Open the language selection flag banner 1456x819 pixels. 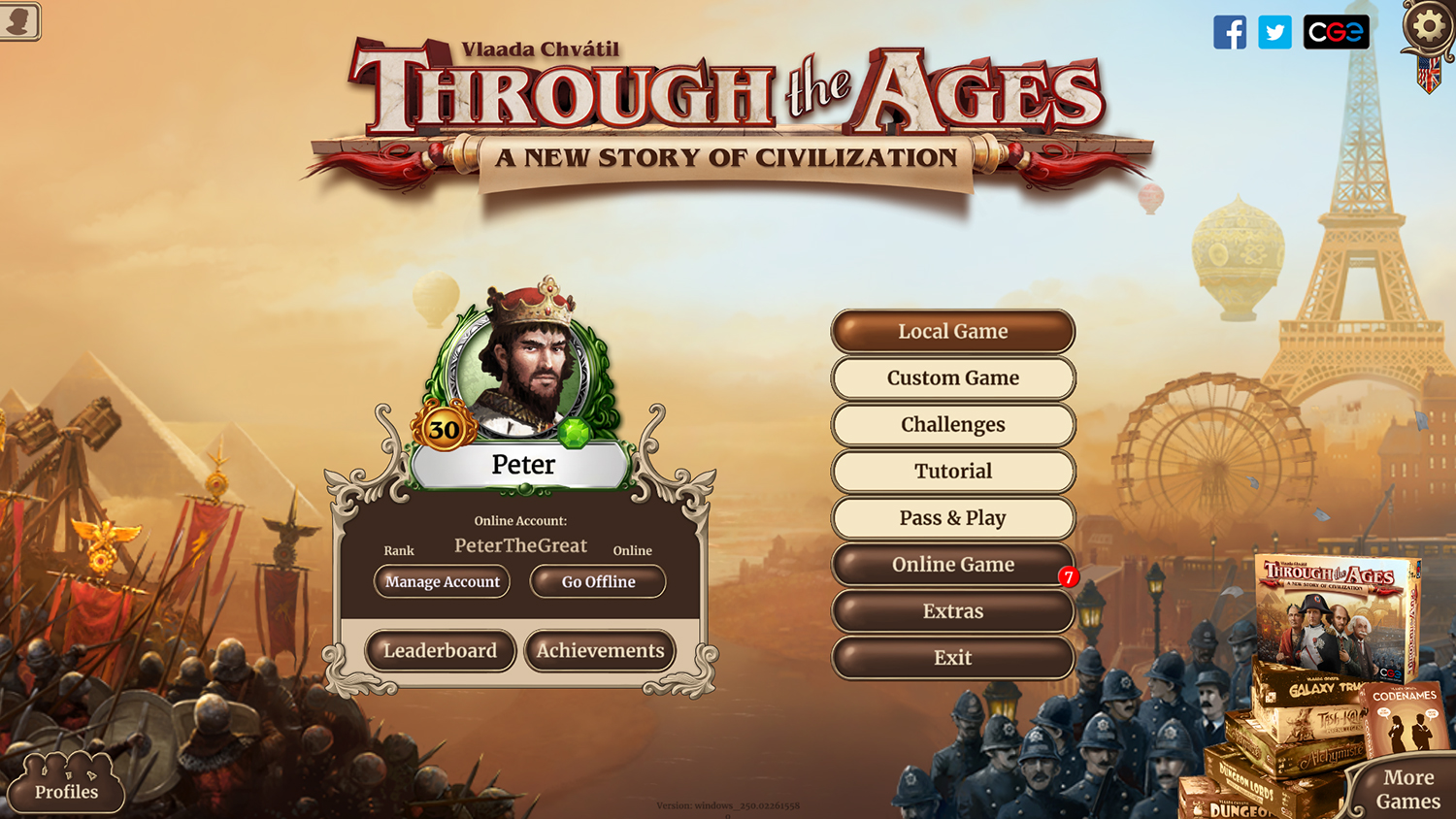point(1427,73)
